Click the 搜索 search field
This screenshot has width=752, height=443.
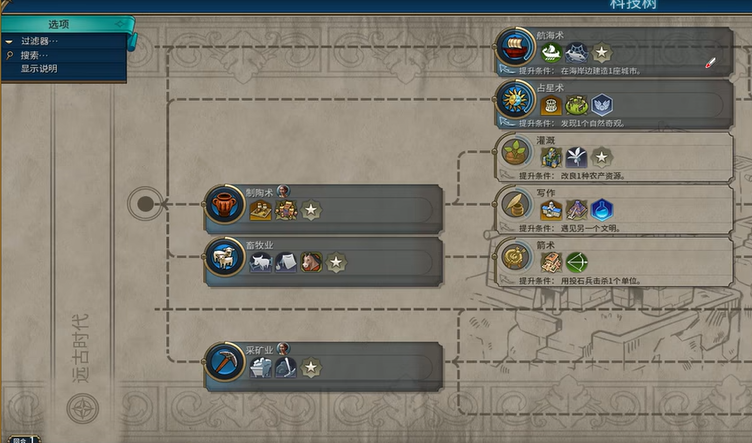[35, 55]
